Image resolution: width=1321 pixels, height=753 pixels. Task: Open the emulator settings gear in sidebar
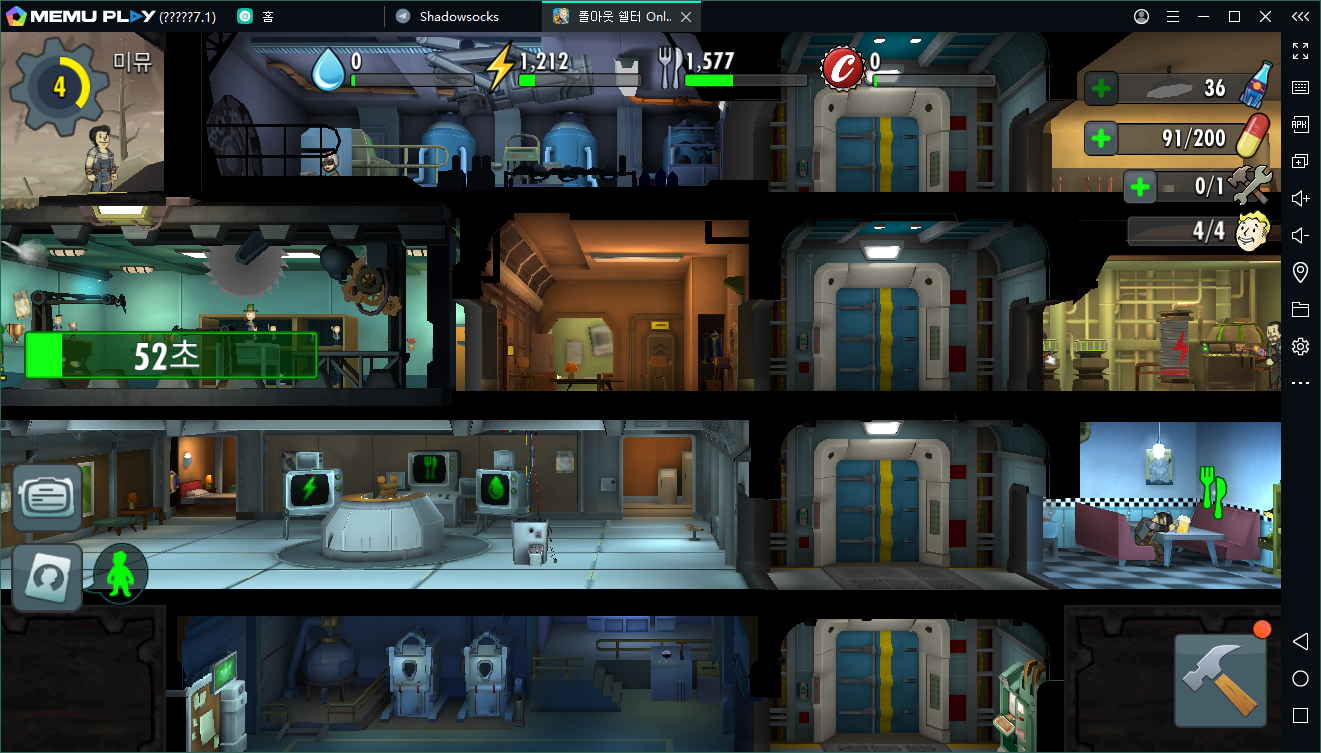click(x=1300, y=346)
